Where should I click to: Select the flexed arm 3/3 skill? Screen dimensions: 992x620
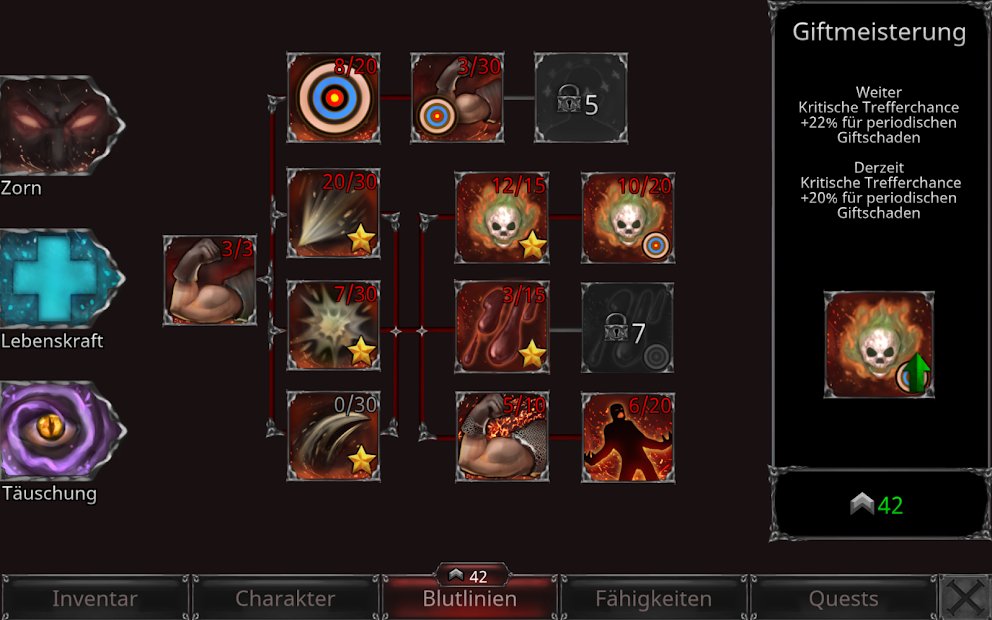coord(210,281)
